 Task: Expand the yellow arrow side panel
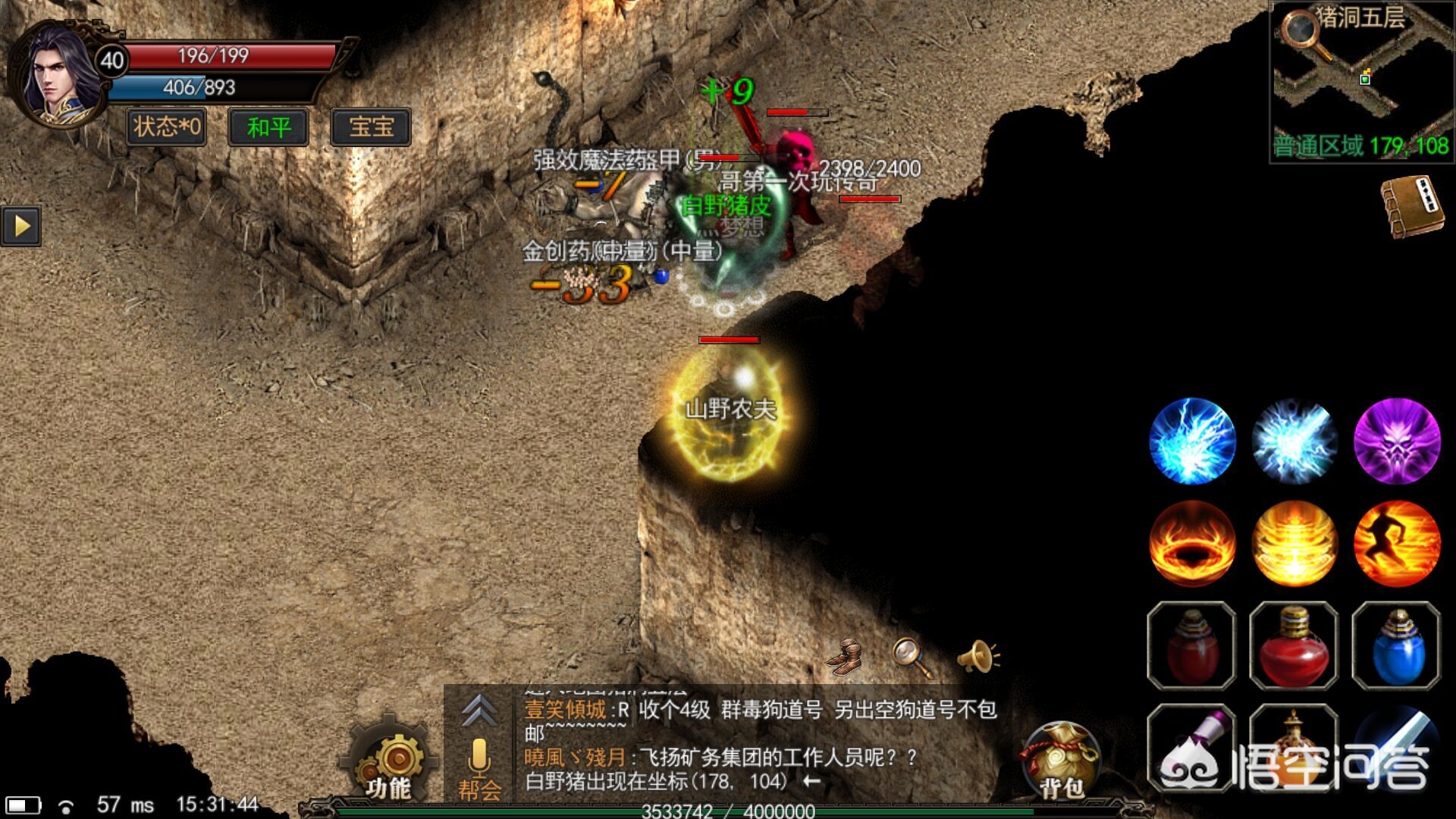21,225
